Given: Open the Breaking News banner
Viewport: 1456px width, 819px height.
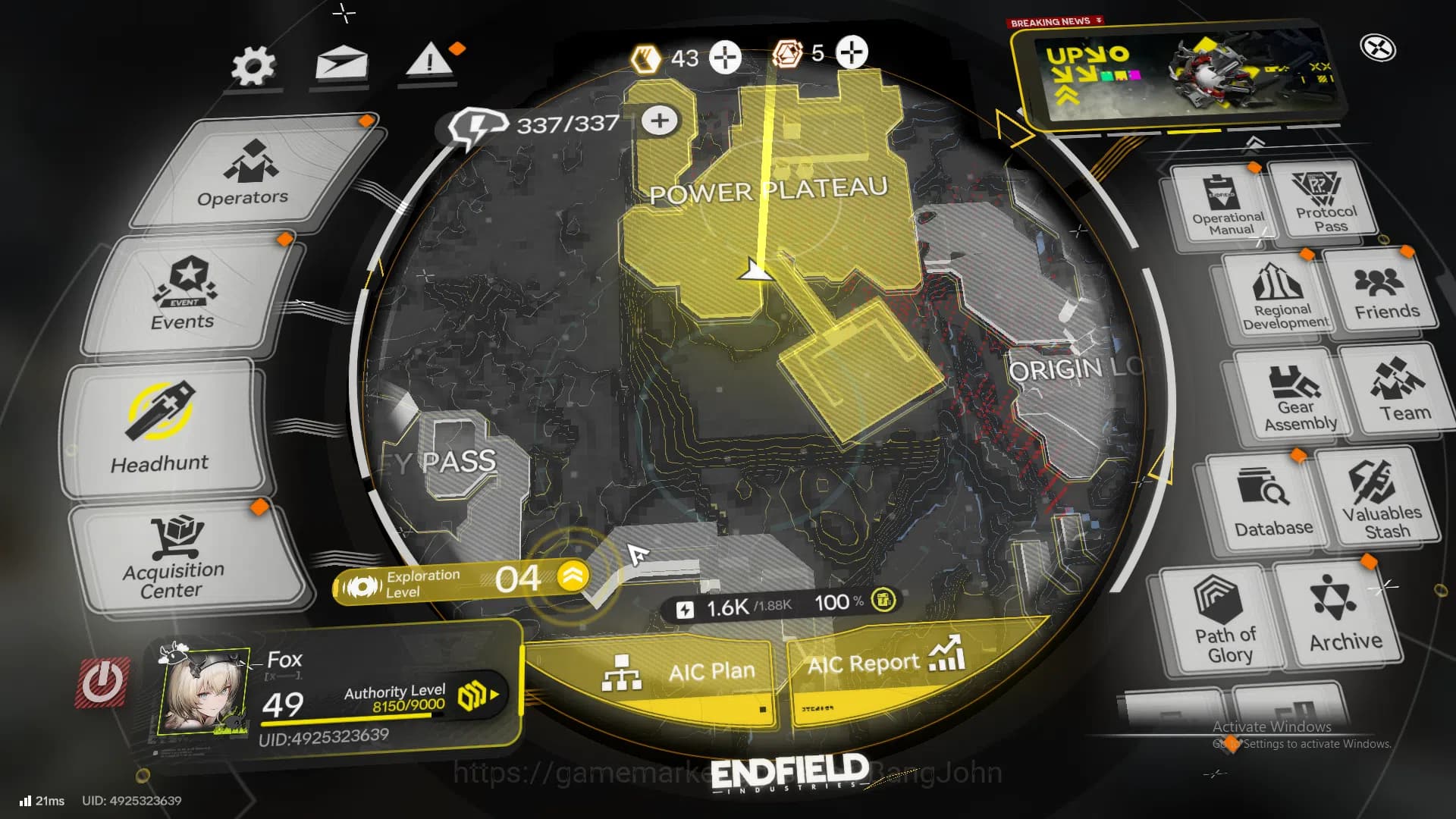Looking at the screenshot, I should click(1183, 80).
